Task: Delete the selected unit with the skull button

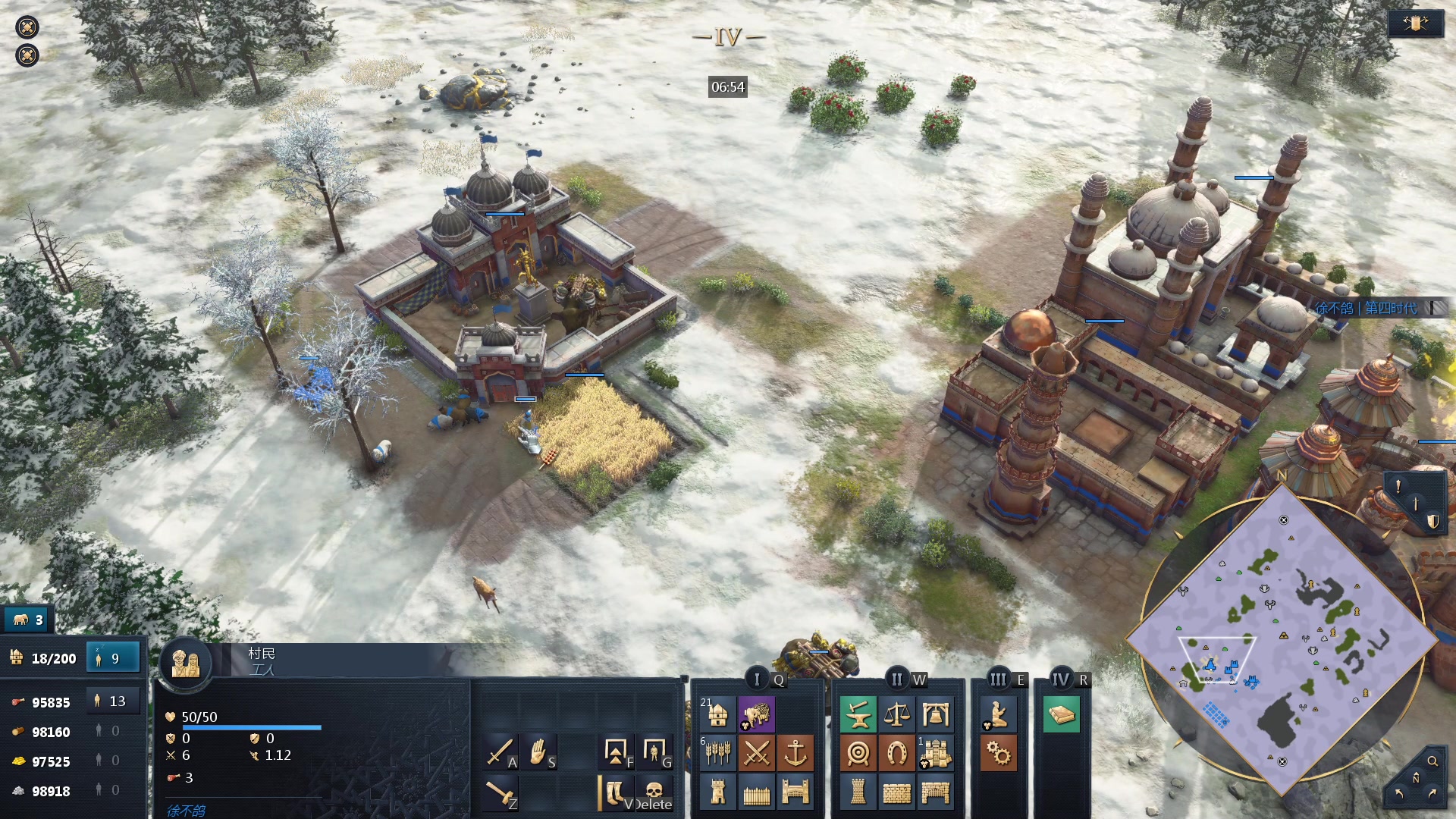Action: coord(654,792)
